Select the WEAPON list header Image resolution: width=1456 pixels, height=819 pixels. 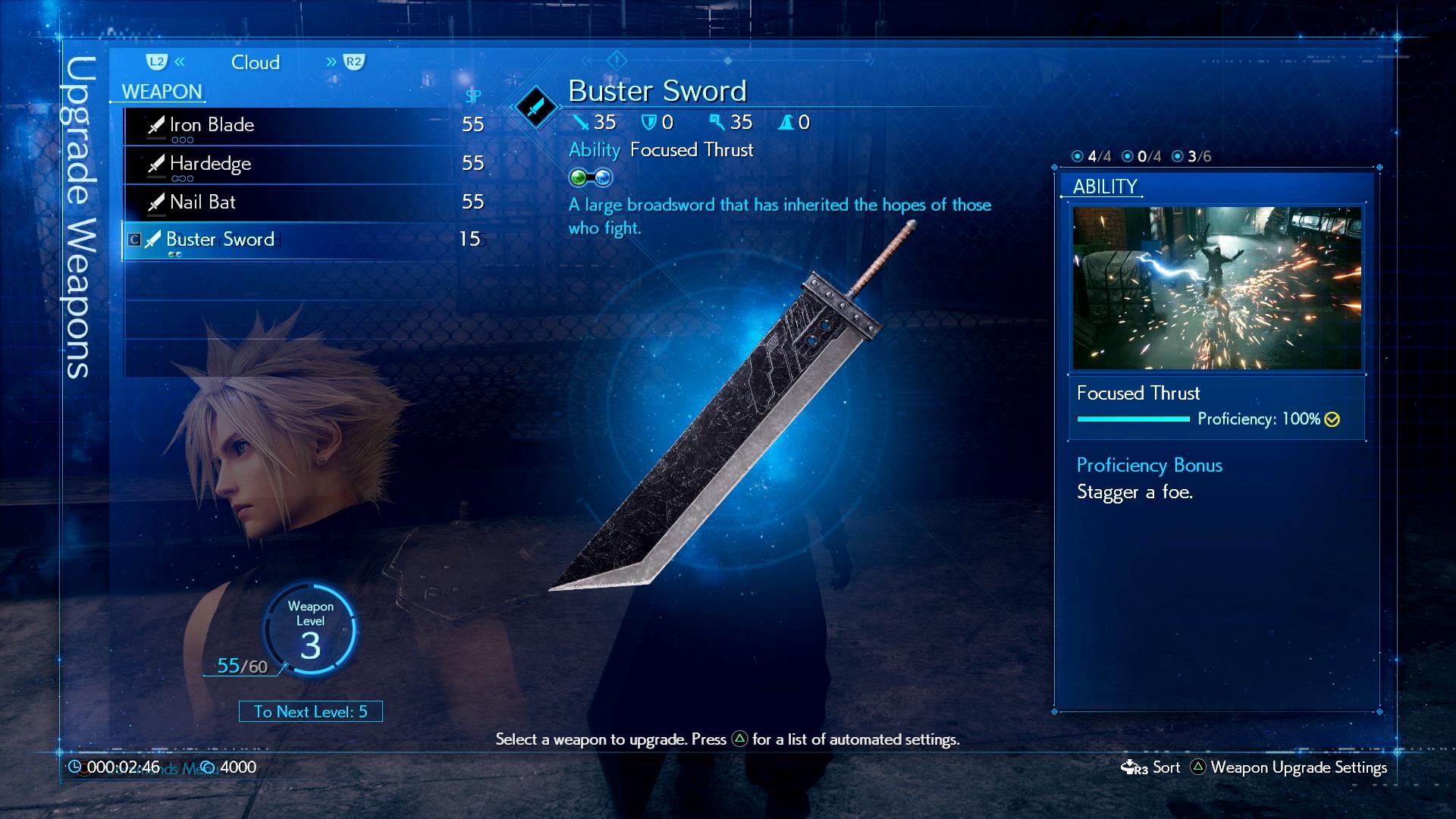coord(161,92)
